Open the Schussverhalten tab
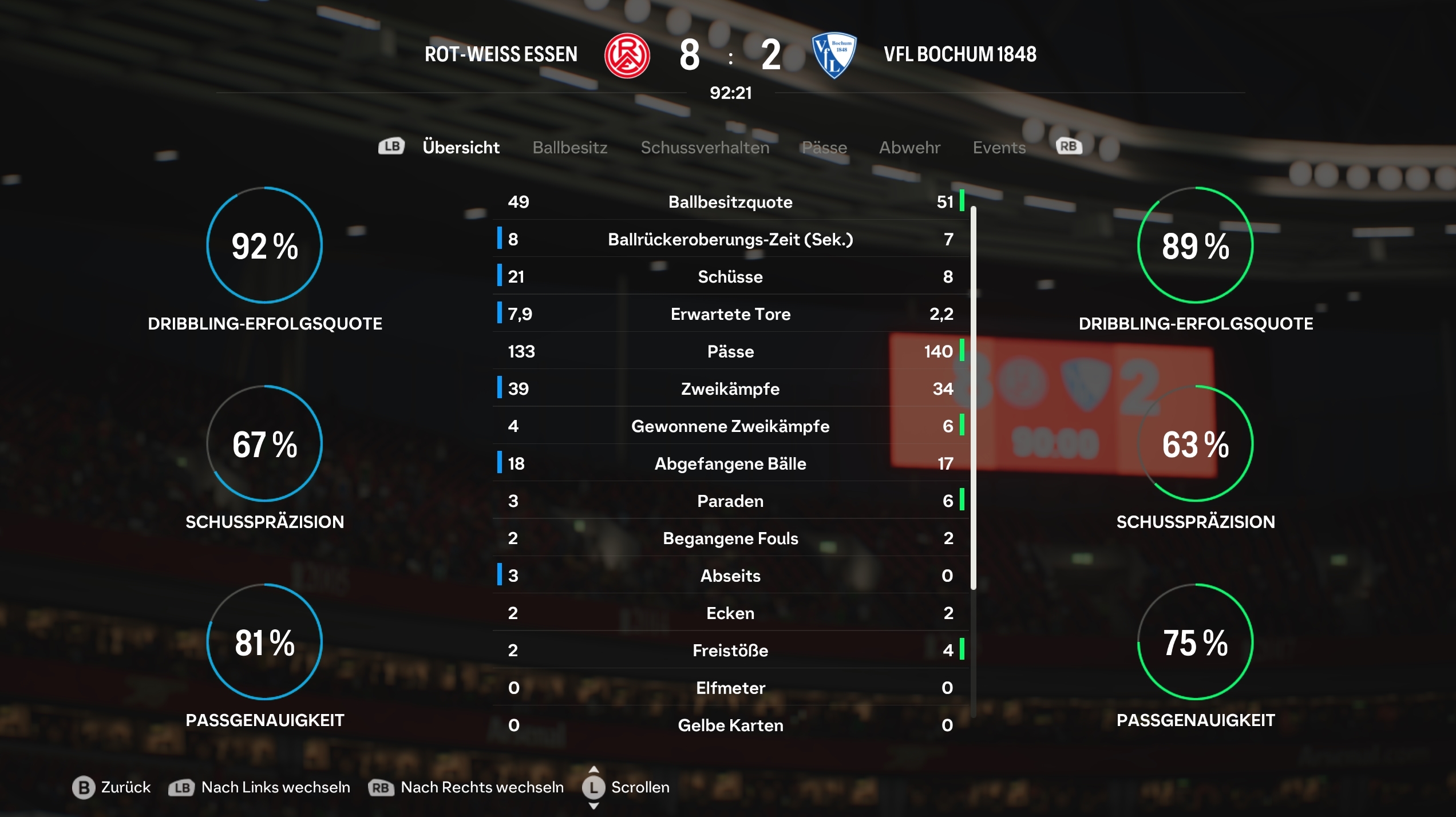The width and height of the screenshot is (1456, 817). (705, 148)
